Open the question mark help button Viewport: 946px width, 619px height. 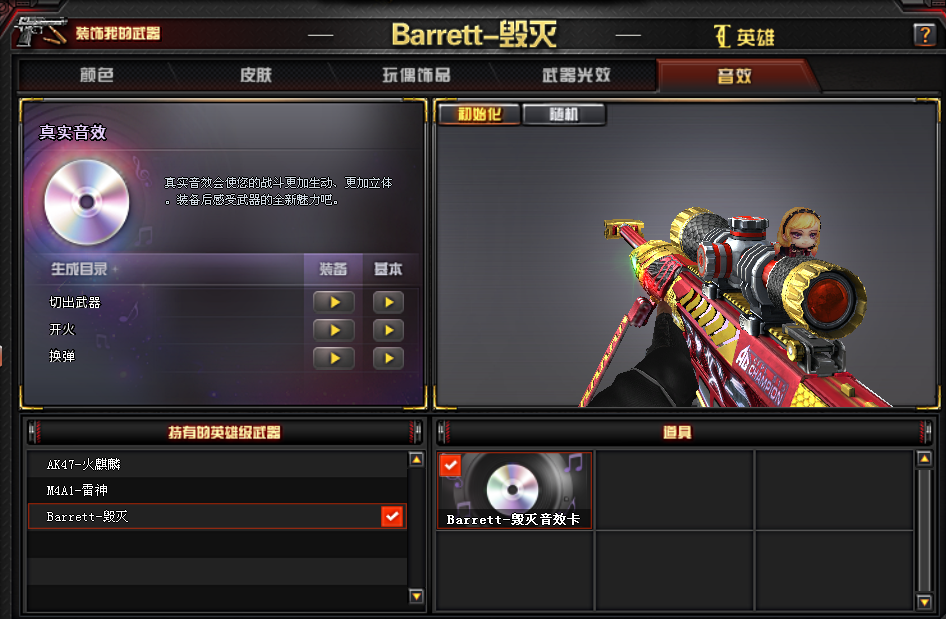click(x=924, y=35)
